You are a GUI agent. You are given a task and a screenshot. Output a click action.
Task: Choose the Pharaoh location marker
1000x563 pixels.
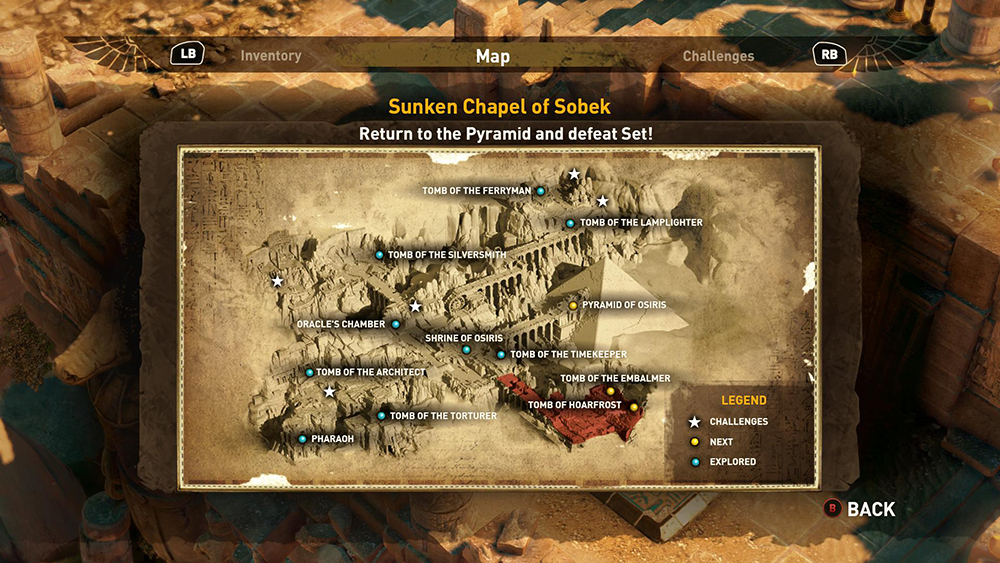coord(302,439)
